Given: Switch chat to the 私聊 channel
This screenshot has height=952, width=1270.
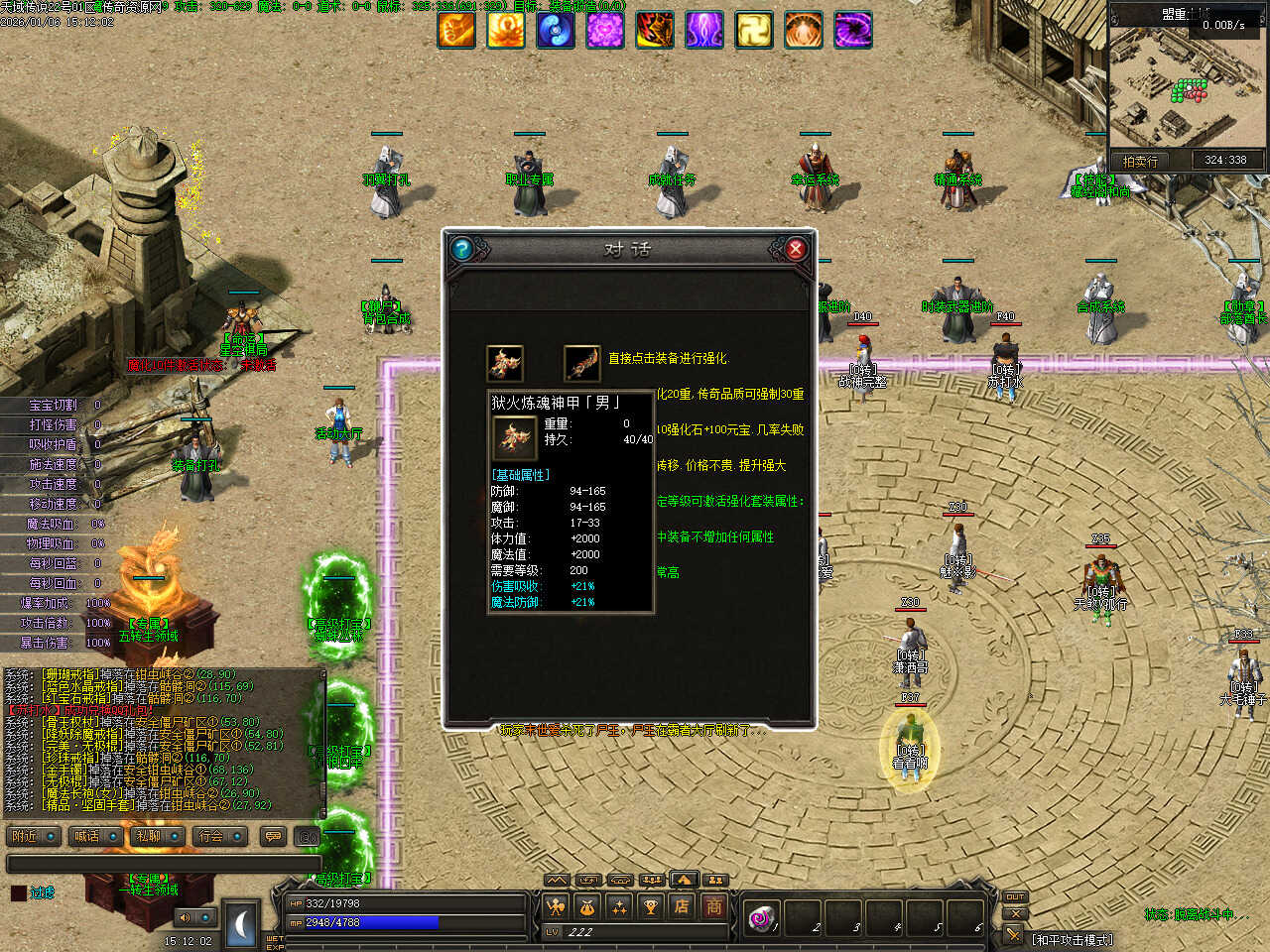Looking at the screenshot, I should (157, 837).
